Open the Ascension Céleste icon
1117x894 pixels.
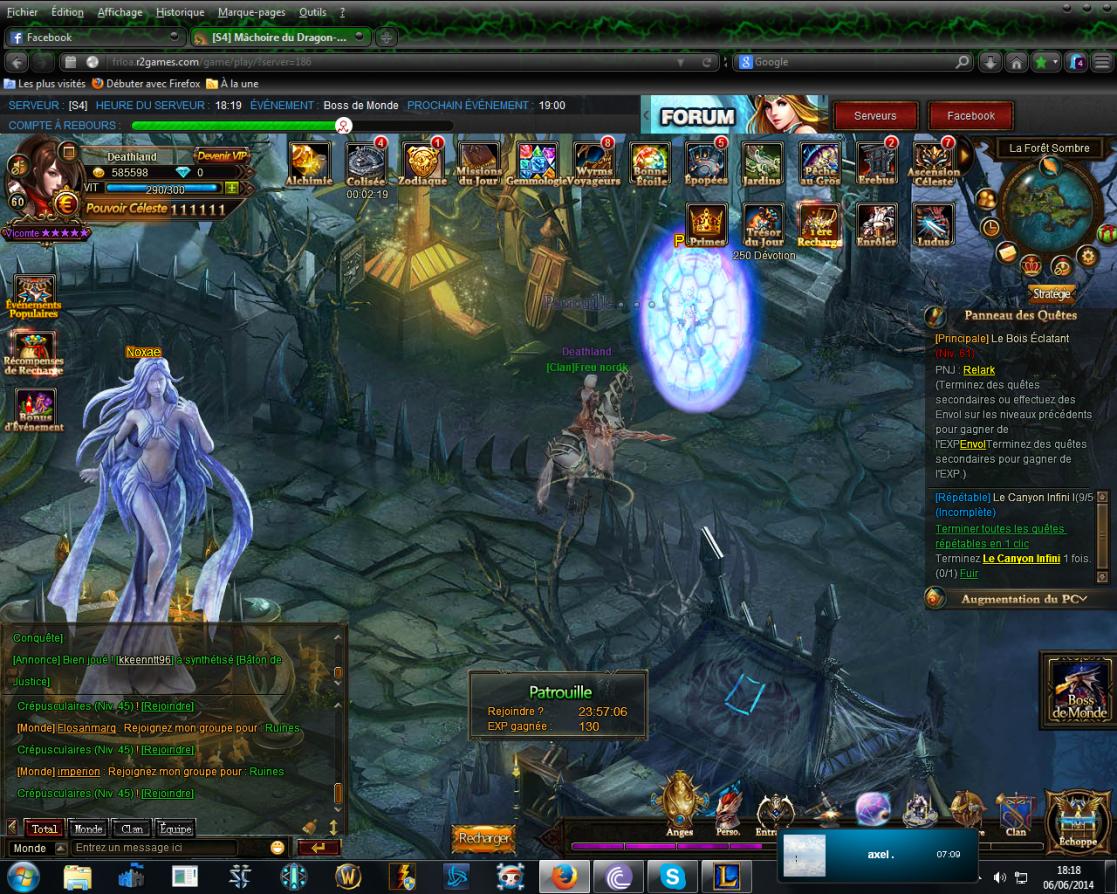point(933,162)
